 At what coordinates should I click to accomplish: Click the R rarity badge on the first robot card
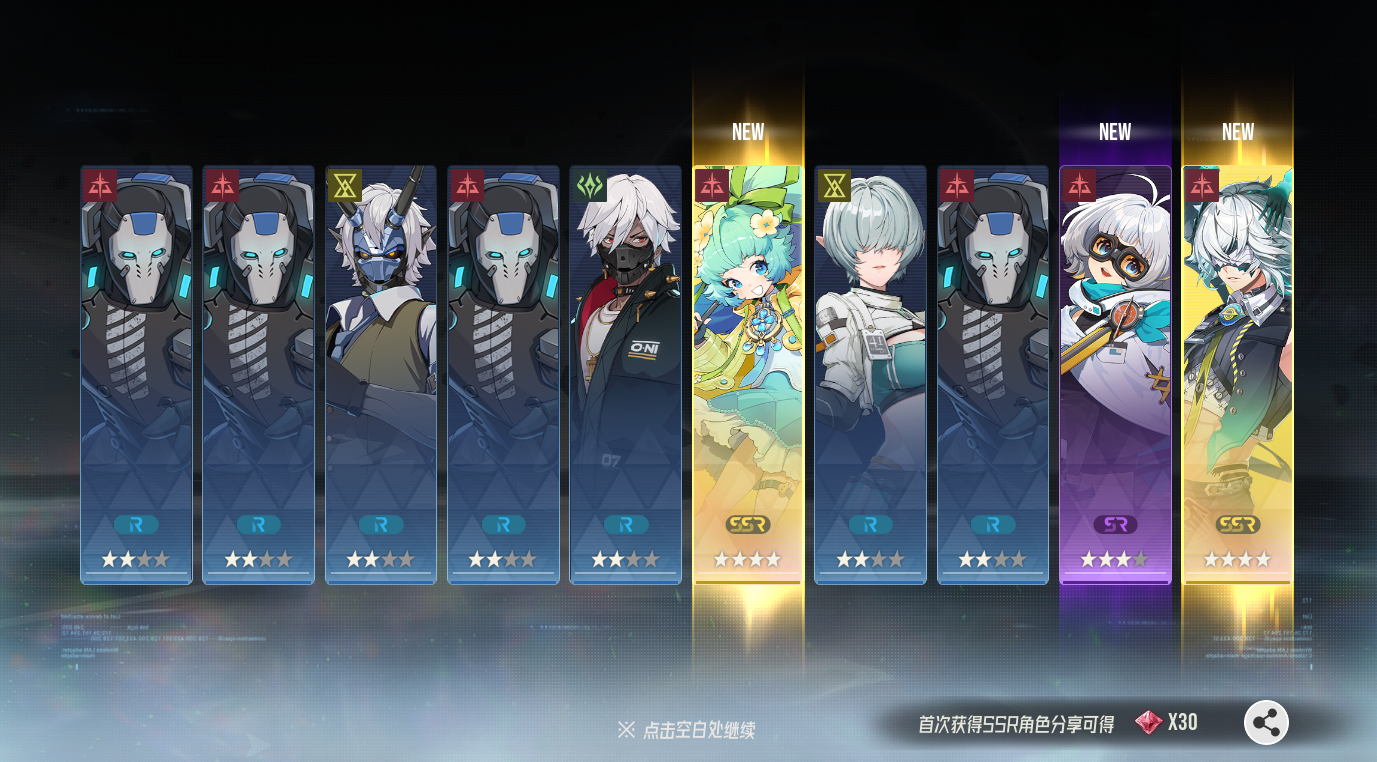(136, 523)
